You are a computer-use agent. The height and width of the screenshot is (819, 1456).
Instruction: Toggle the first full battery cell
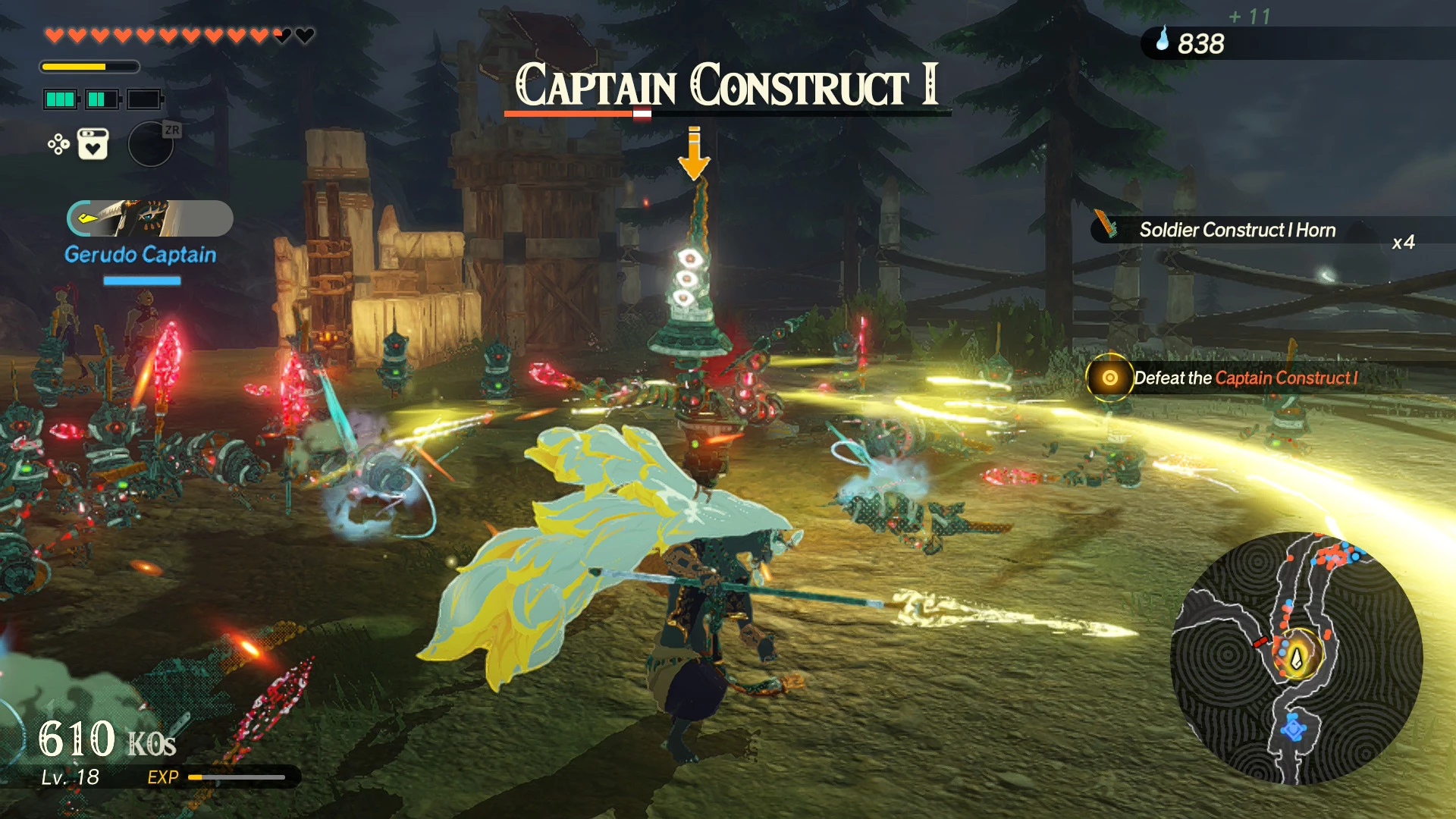pyautogui.click(x=61, y=99)
